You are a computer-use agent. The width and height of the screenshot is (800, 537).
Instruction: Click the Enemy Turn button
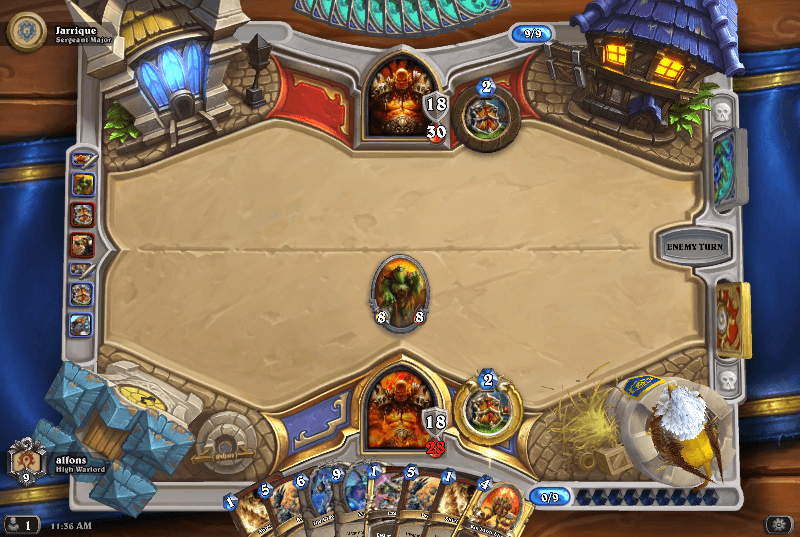point(692,245)
